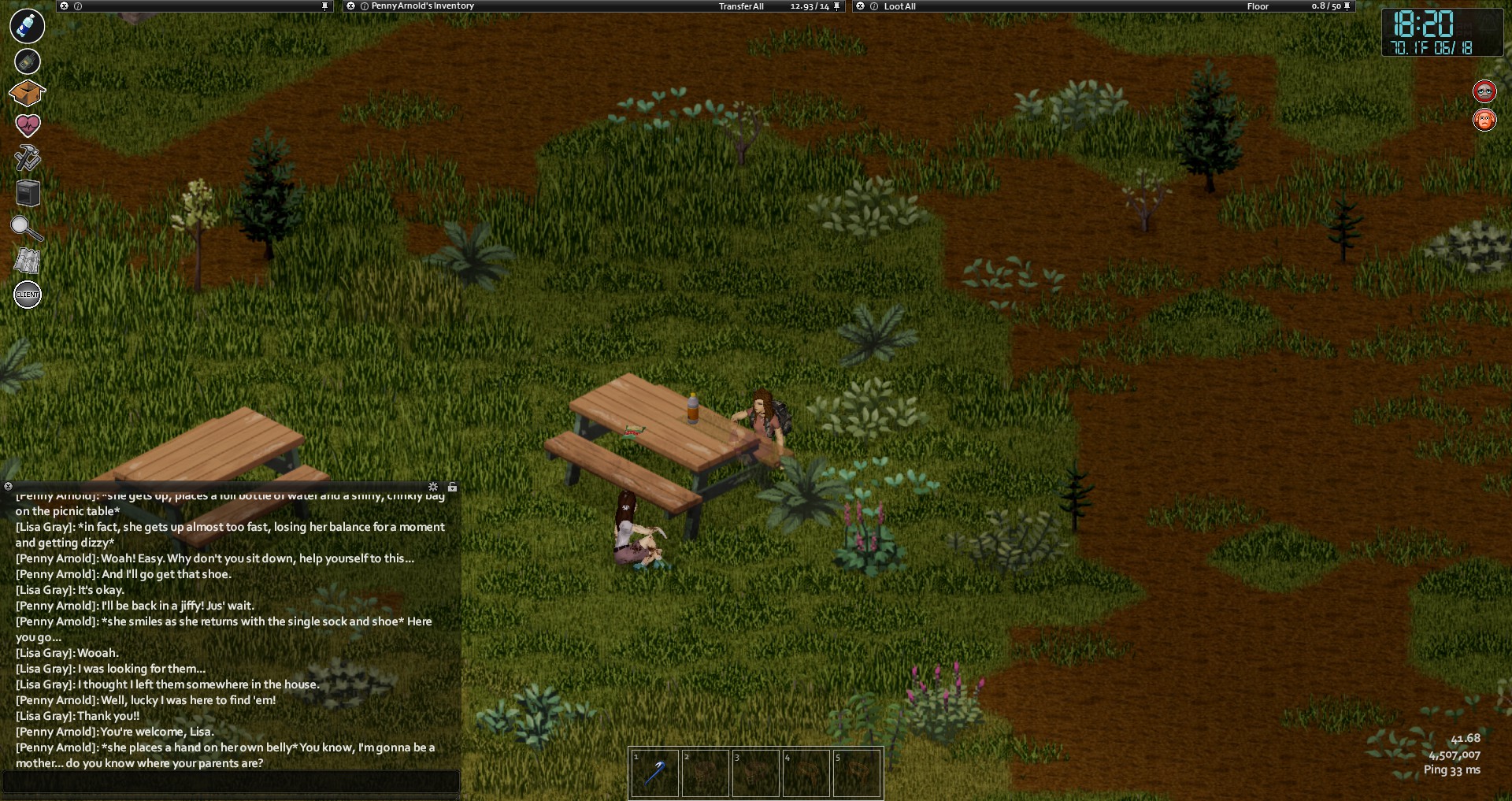The width and height of the screenshot is (1512, 801).
Task: Click Transfer All in Penny Arnold's inventory
Action: click(x=741, y=6)
